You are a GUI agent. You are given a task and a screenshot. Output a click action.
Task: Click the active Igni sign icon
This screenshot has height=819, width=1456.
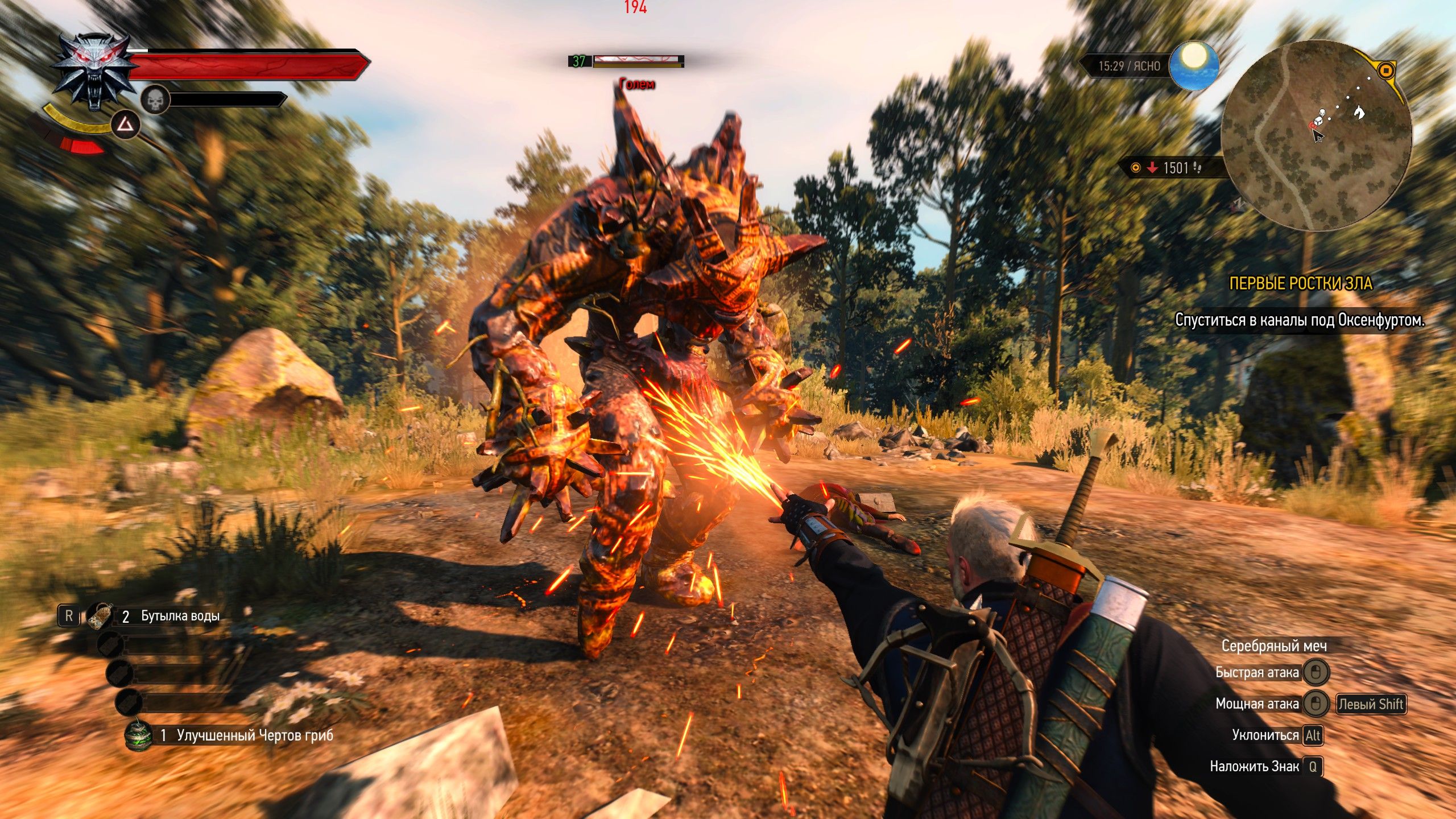coord(125,125)
